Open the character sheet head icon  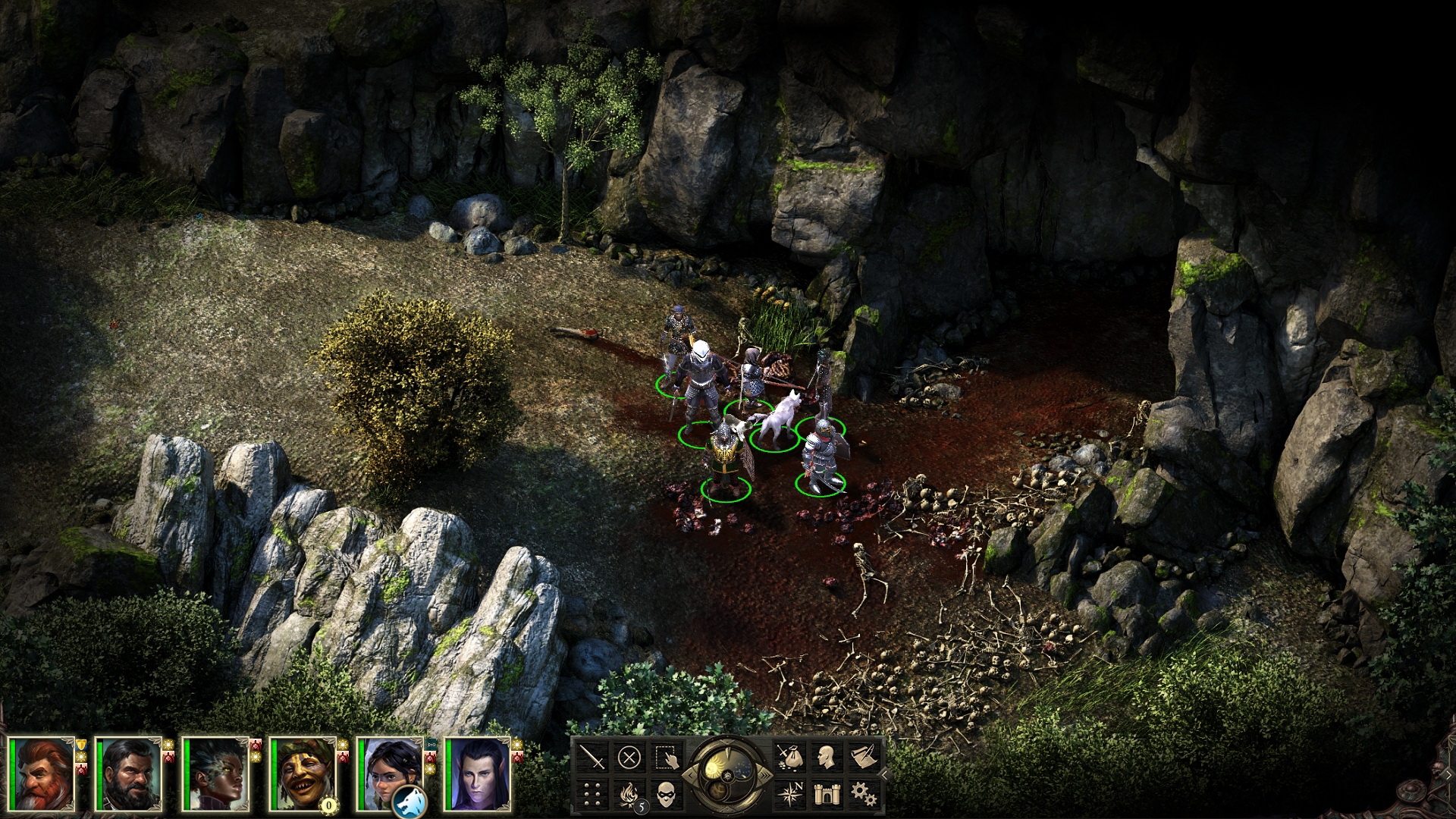pos(828,757)
